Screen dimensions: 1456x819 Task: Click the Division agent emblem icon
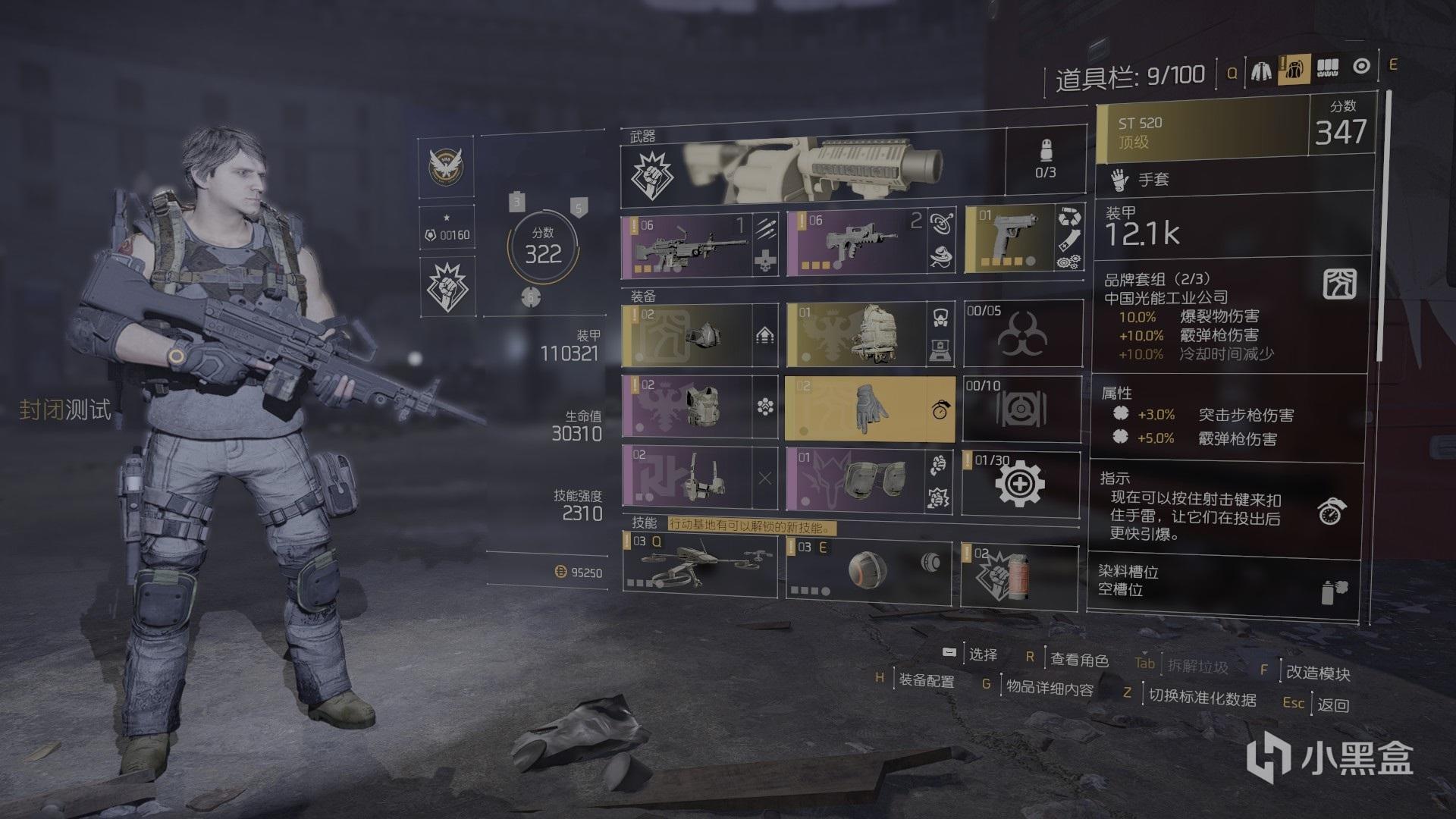pyautogui.click(x=446, y=165)
